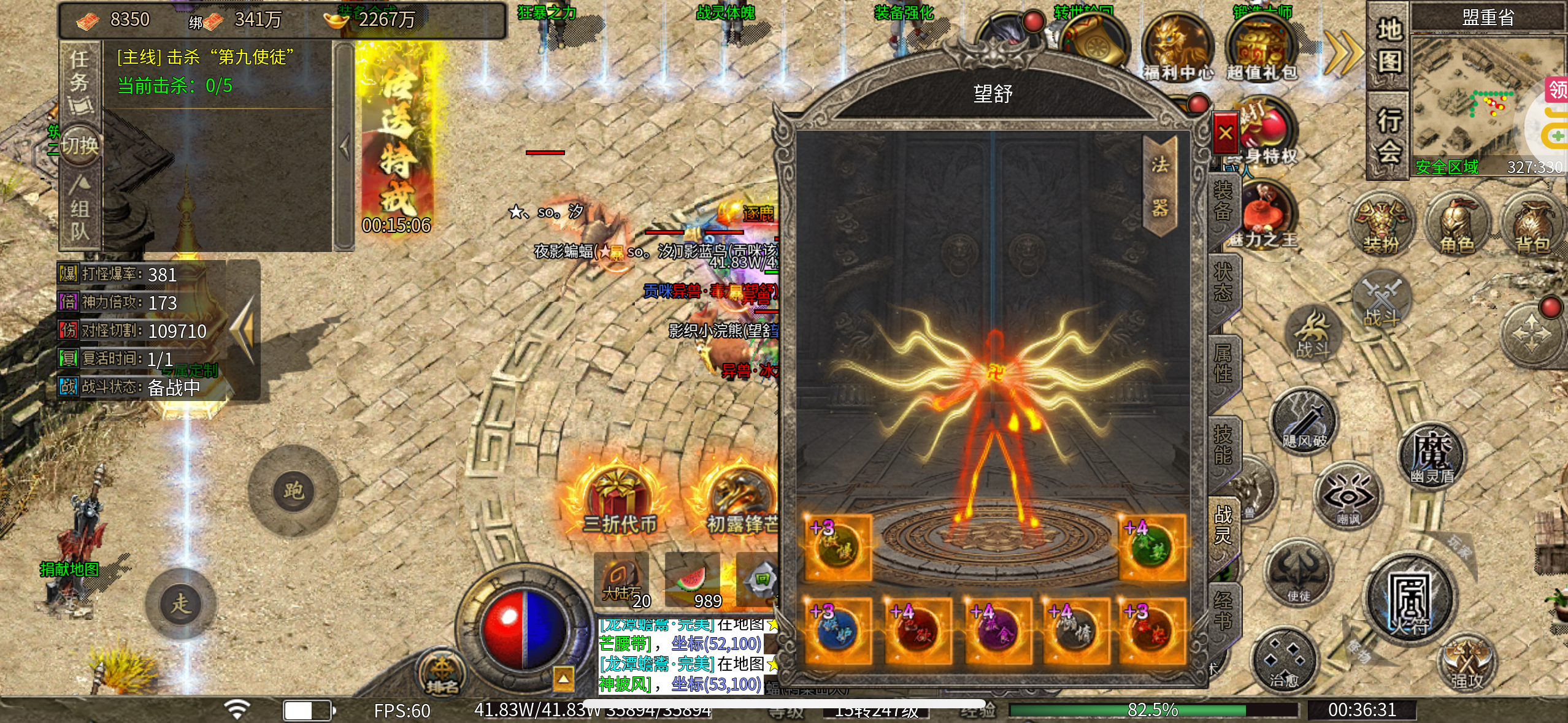Open the 地图 map button
The width and height of the screenshot is (1568, 723).
1389,45
